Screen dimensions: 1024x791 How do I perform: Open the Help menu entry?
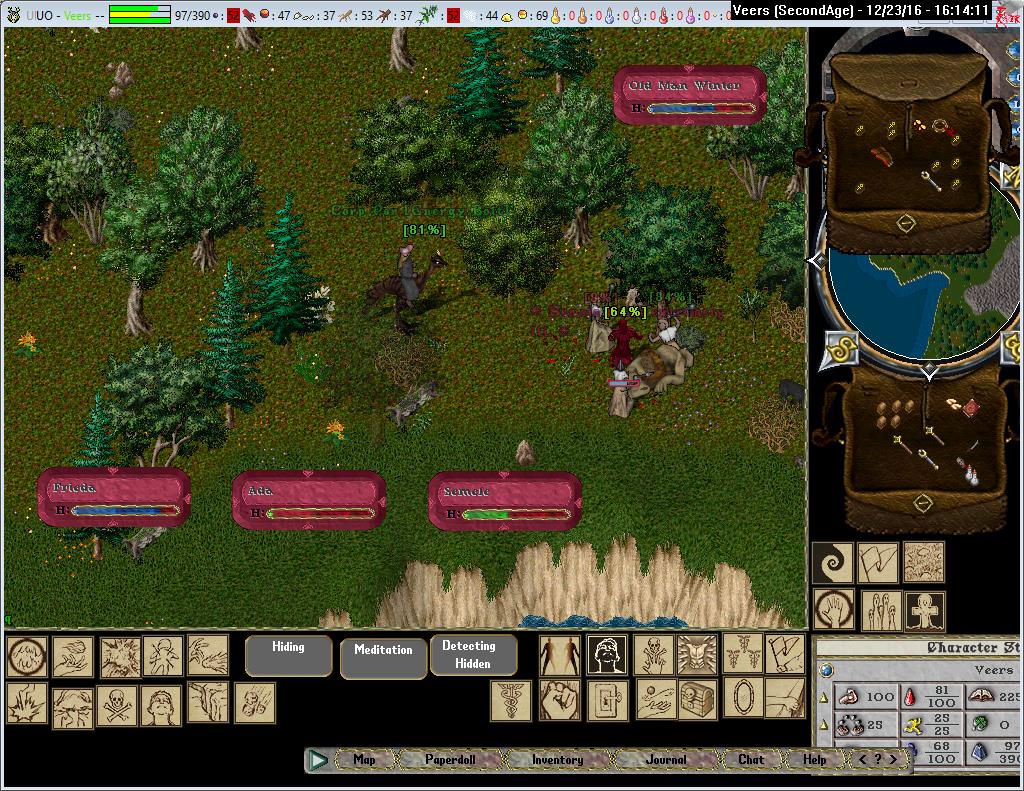click(815, 760)
